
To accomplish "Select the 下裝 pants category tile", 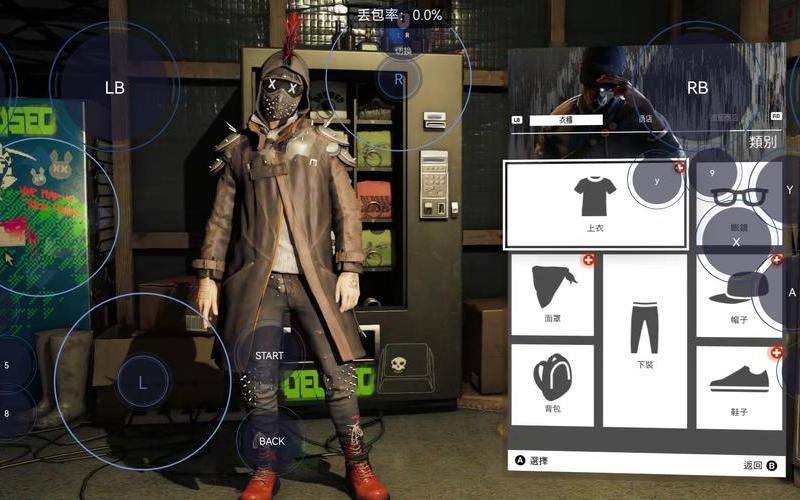I will (x=645, y=340).
